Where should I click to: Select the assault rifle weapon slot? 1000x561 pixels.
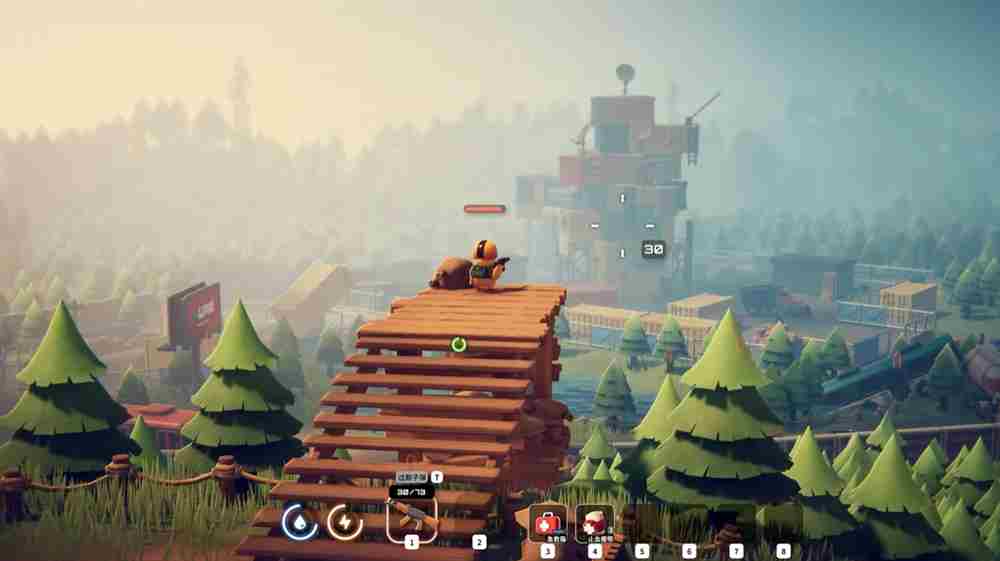pos(411,518)
